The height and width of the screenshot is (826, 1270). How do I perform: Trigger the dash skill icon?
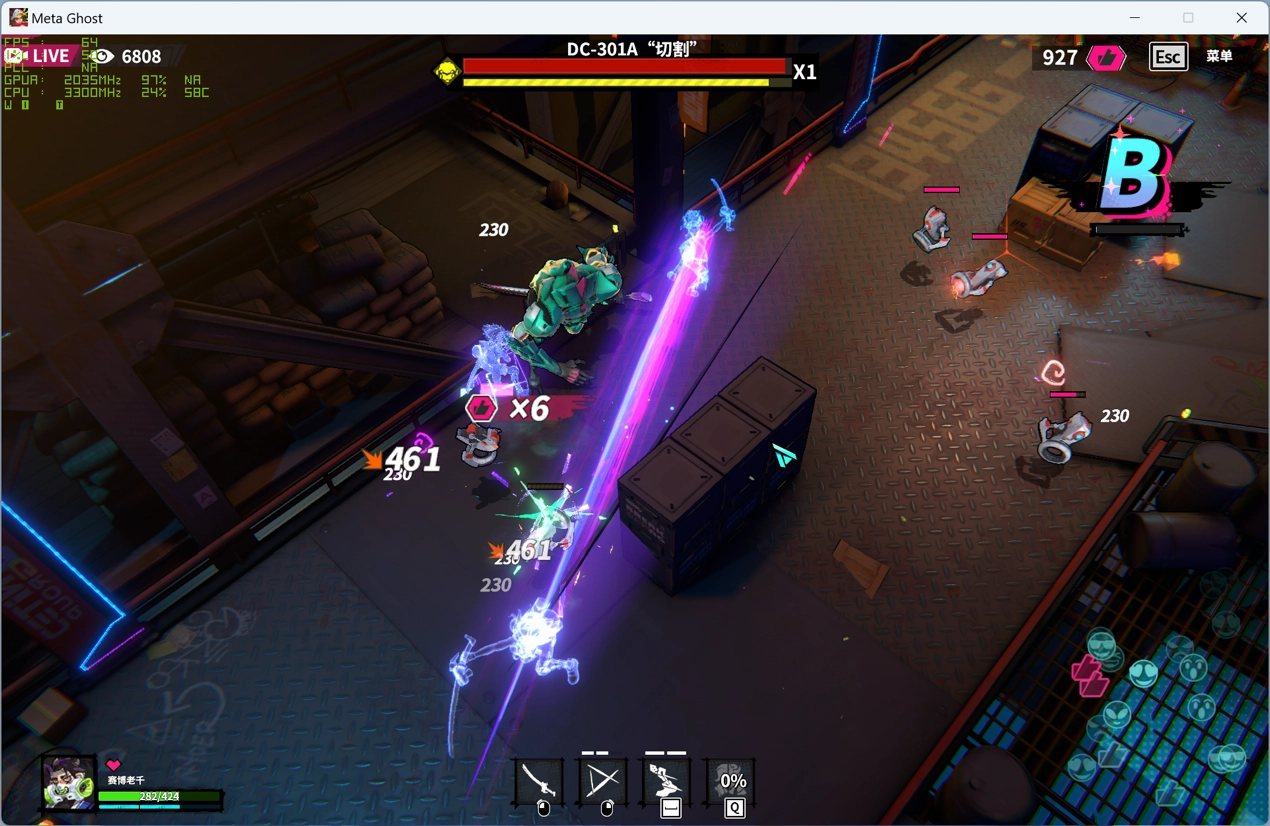(x=667, y=779)
